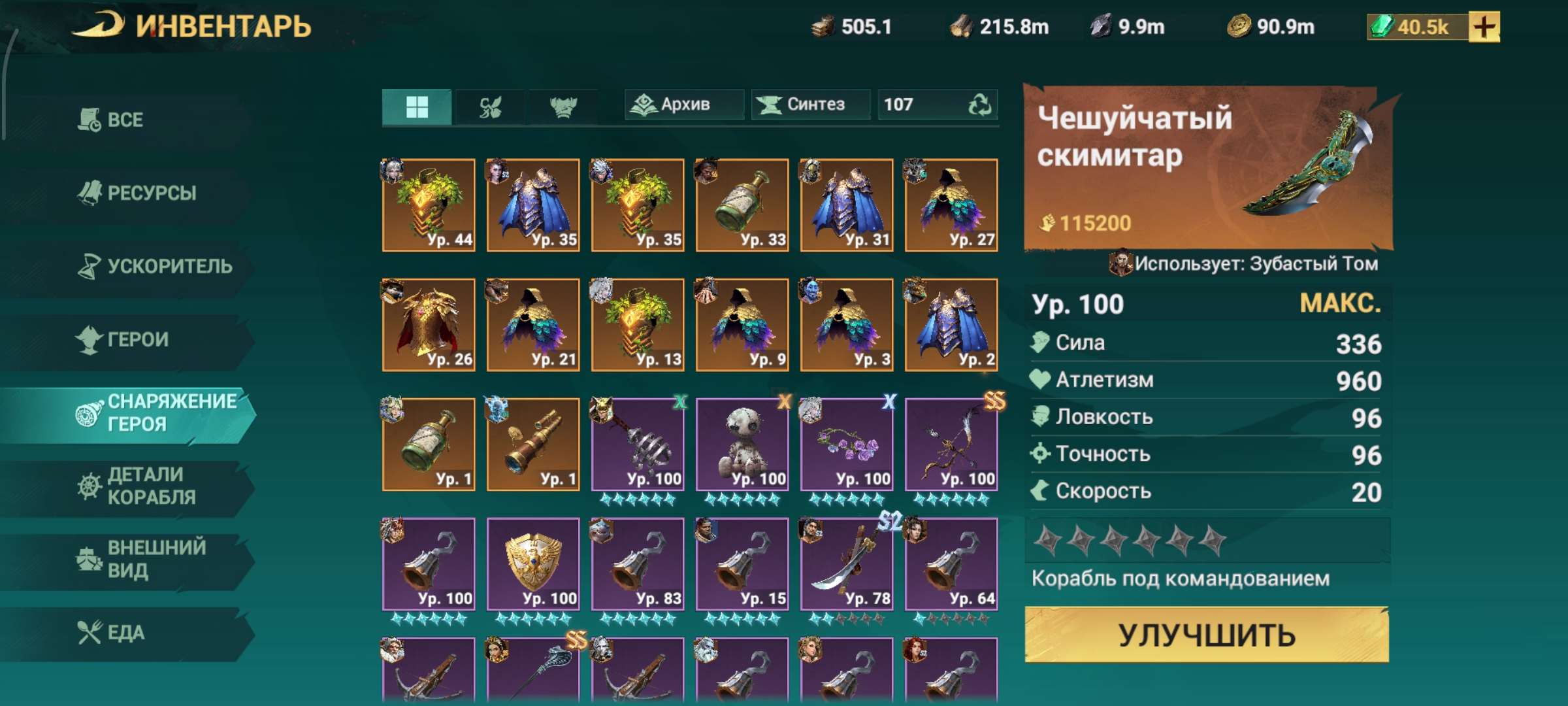Click the recycle icon next to 107
This screenshot has height=706, width=1568.
click(x=982, y=103)
